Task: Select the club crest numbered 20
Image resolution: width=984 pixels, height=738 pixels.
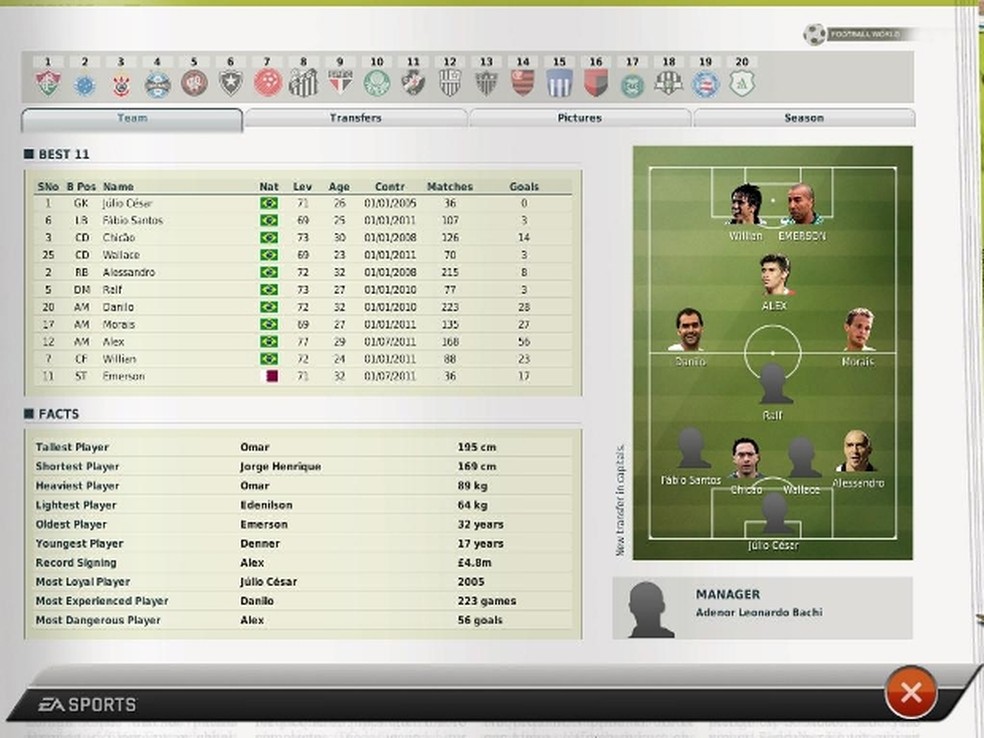Action: tap(742, 83)
